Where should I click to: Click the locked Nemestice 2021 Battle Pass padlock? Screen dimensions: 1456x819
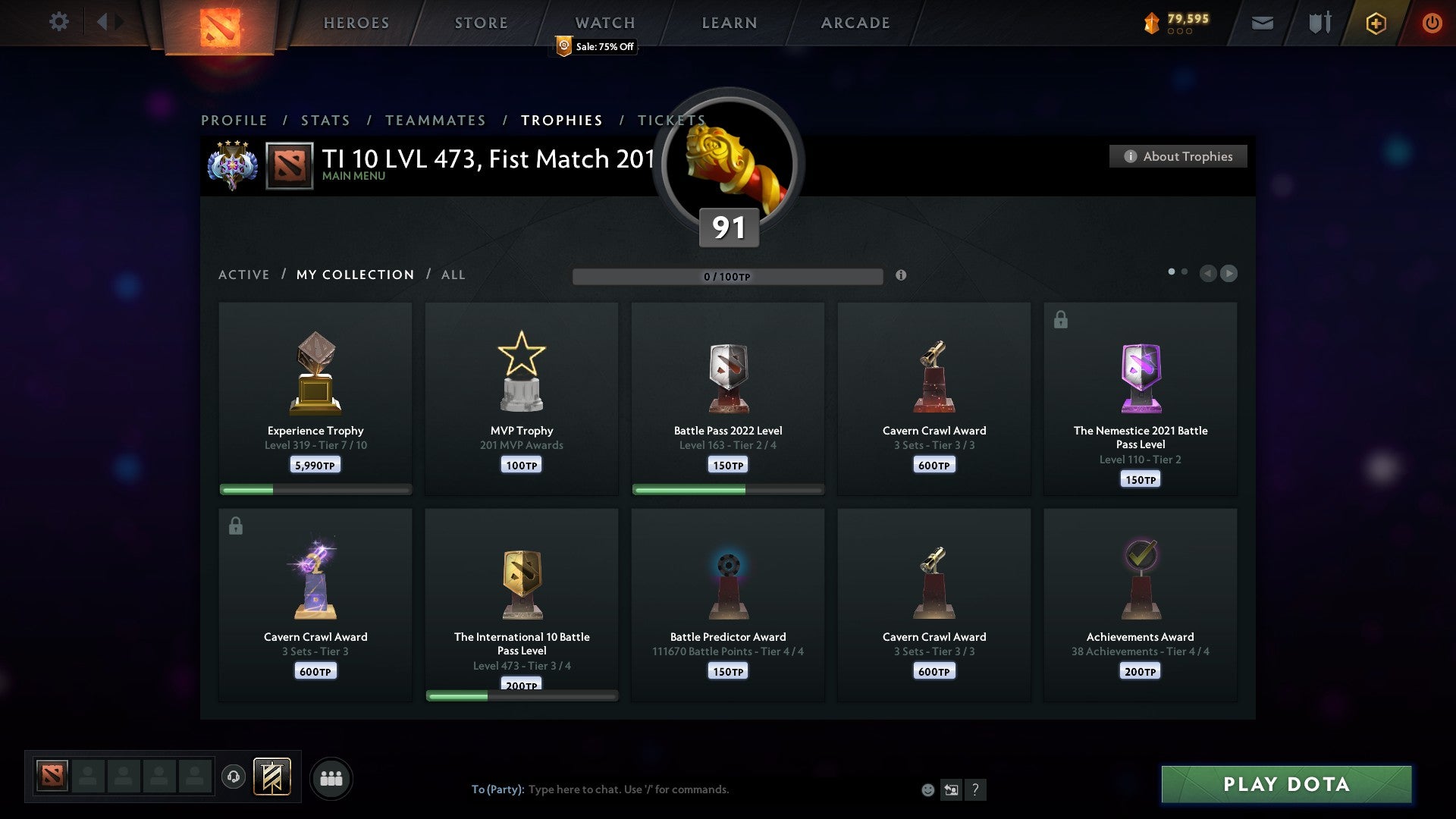tap(1059, 319)
